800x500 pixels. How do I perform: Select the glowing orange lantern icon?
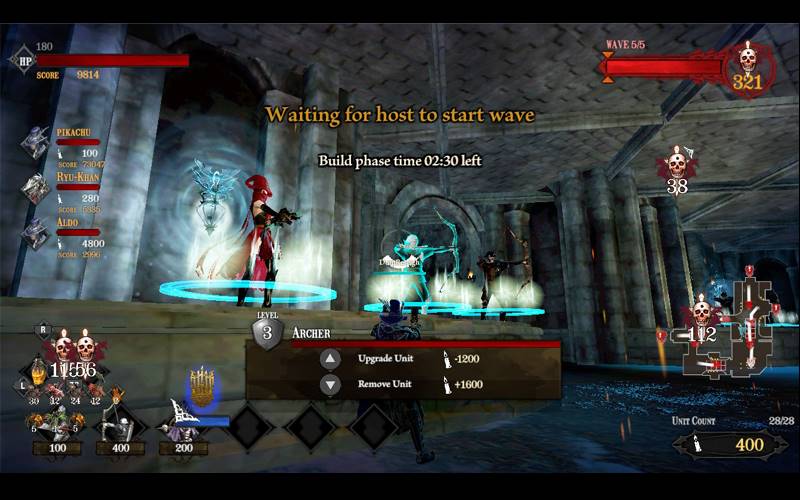click(37, 371)
